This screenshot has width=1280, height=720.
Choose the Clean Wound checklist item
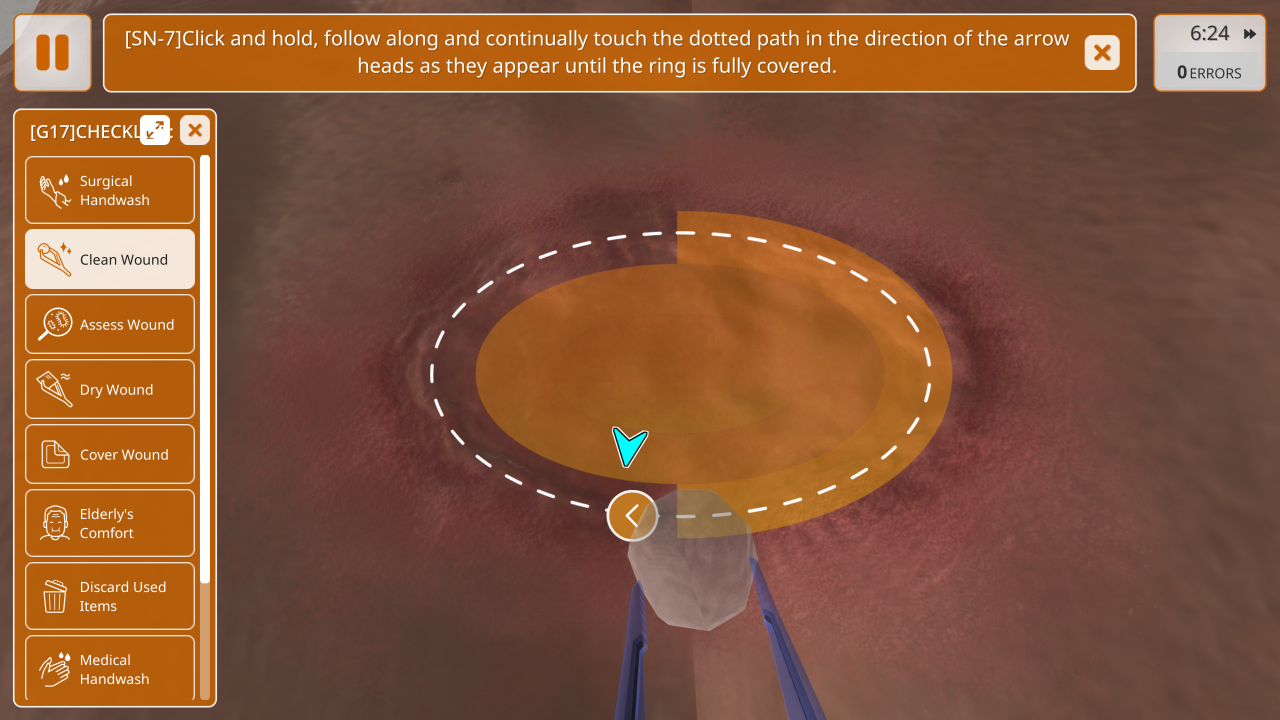(110, 259)
